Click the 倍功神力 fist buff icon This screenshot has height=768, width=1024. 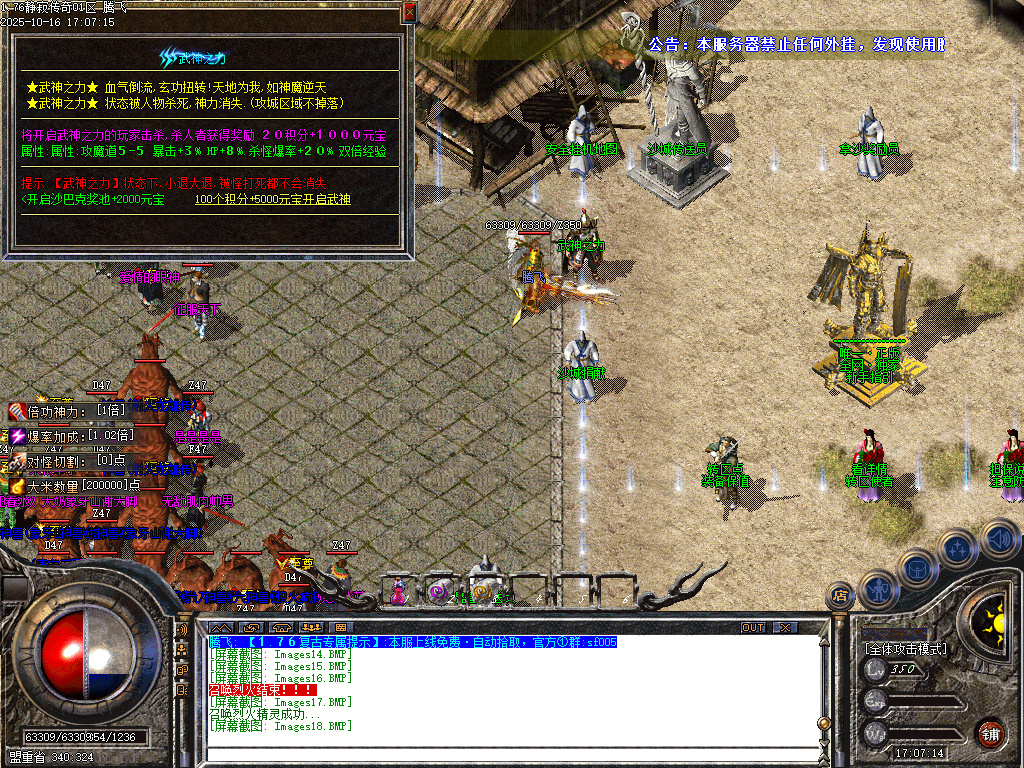[19, 411]
